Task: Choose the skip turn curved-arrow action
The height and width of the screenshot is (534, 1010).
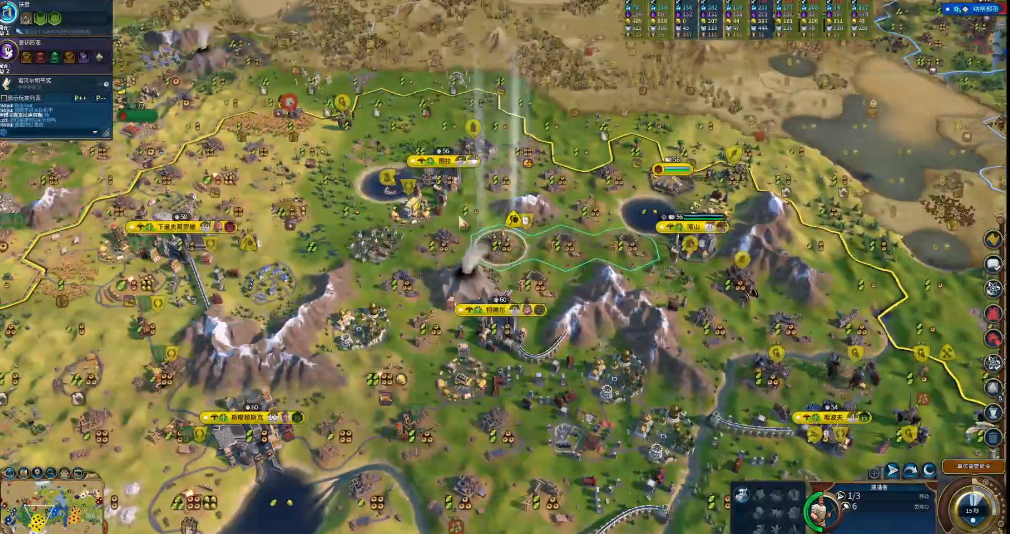Action: click(911, 470)
